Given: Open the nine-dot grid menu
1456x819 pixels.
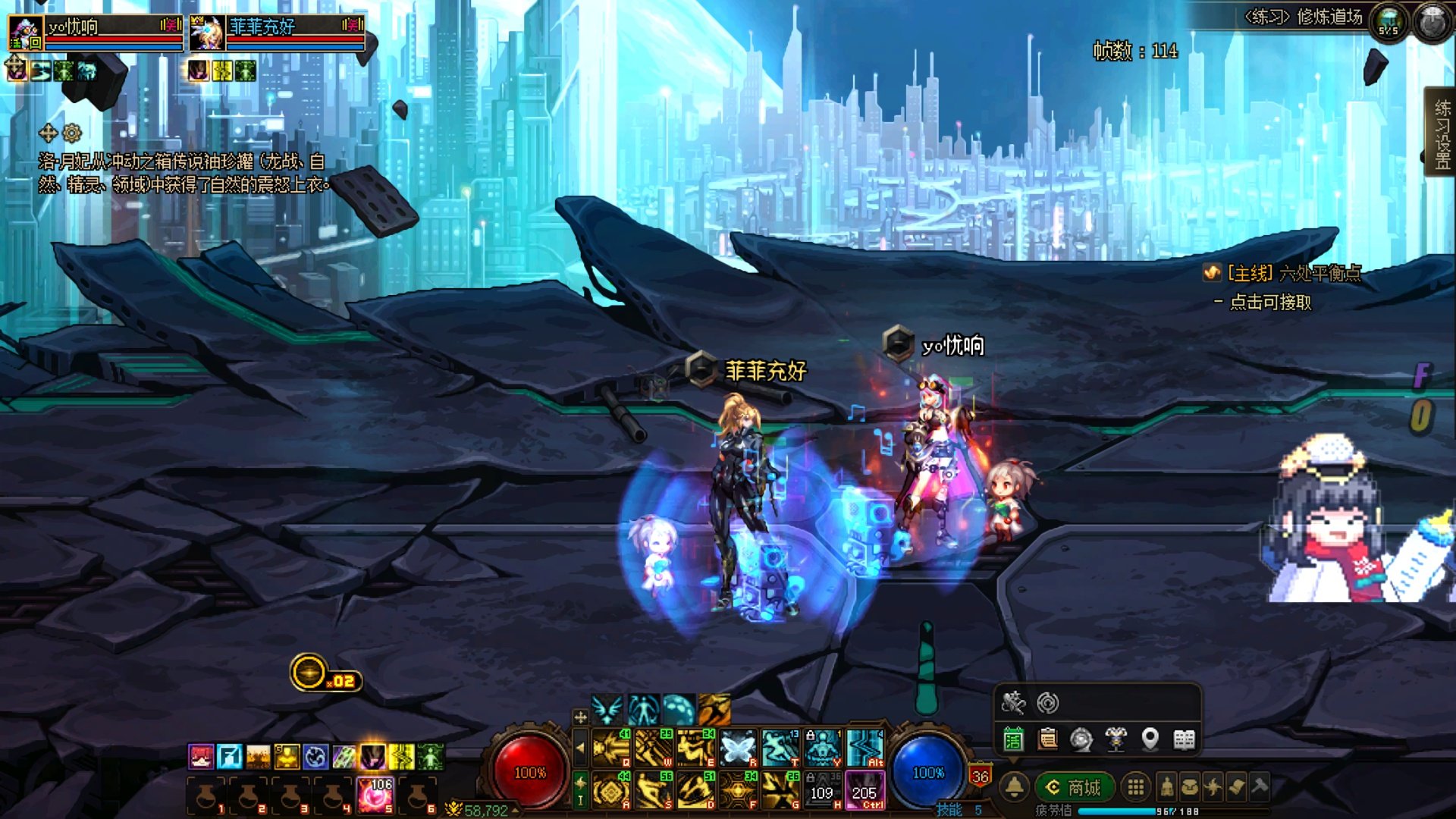Looking at the screenshot, I should click(1135, 788).
